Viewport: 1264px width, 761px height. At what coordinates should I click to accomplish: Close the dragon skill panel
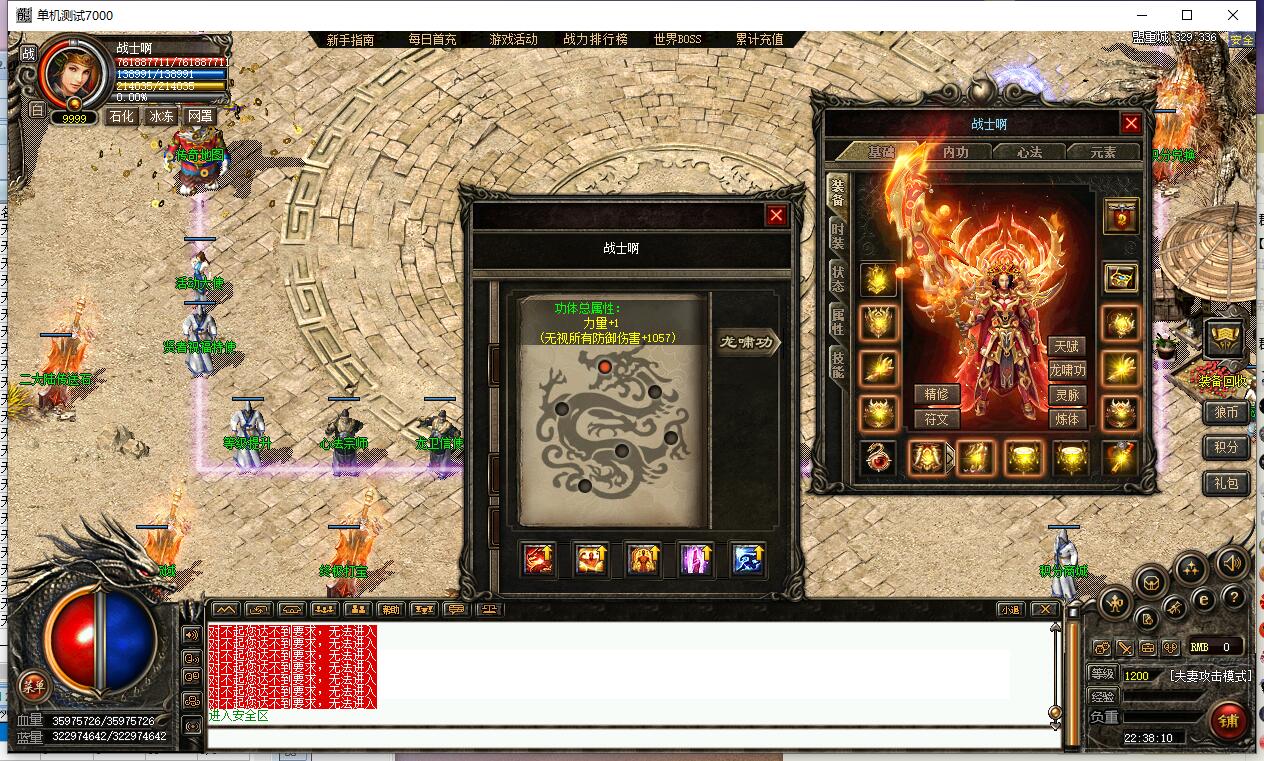pyautogui.click(x=776, y=215)
